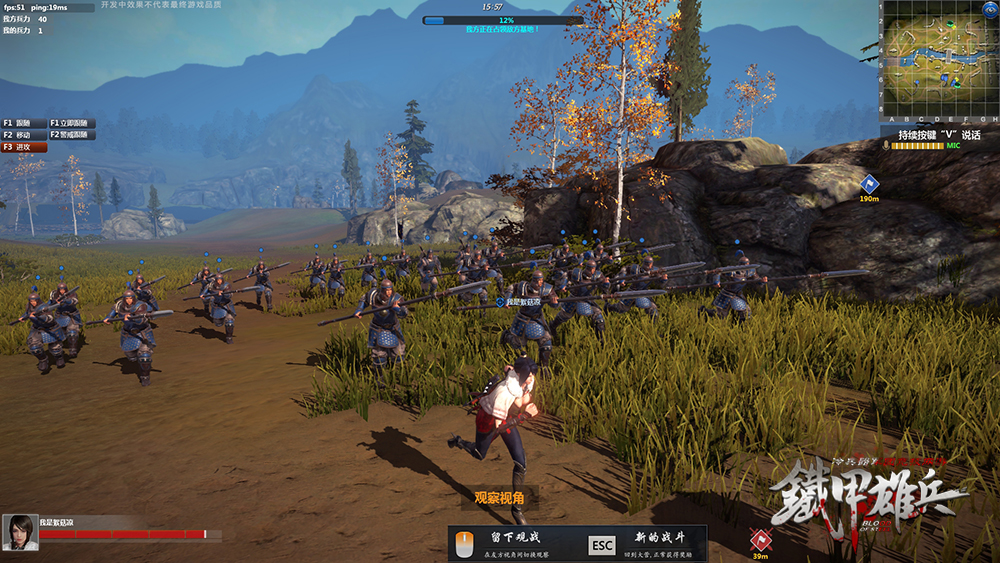The image size is (1000, 563).
Task: Click the player portrait avatar
Action: click(x=20, y=531)
